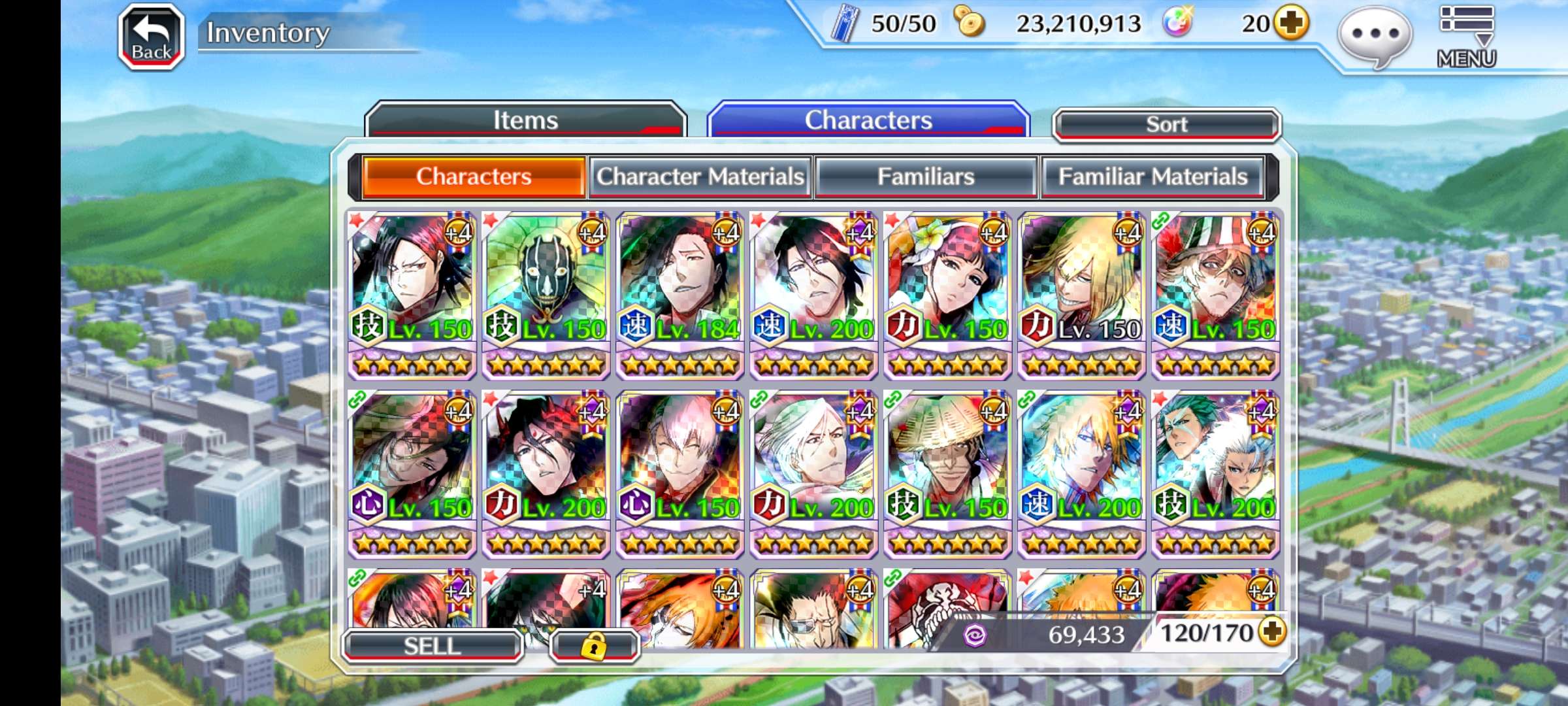This screenshot has height=706, width=1568.
Task: Open the chat speech bubble
Action: pos(1375,37)
